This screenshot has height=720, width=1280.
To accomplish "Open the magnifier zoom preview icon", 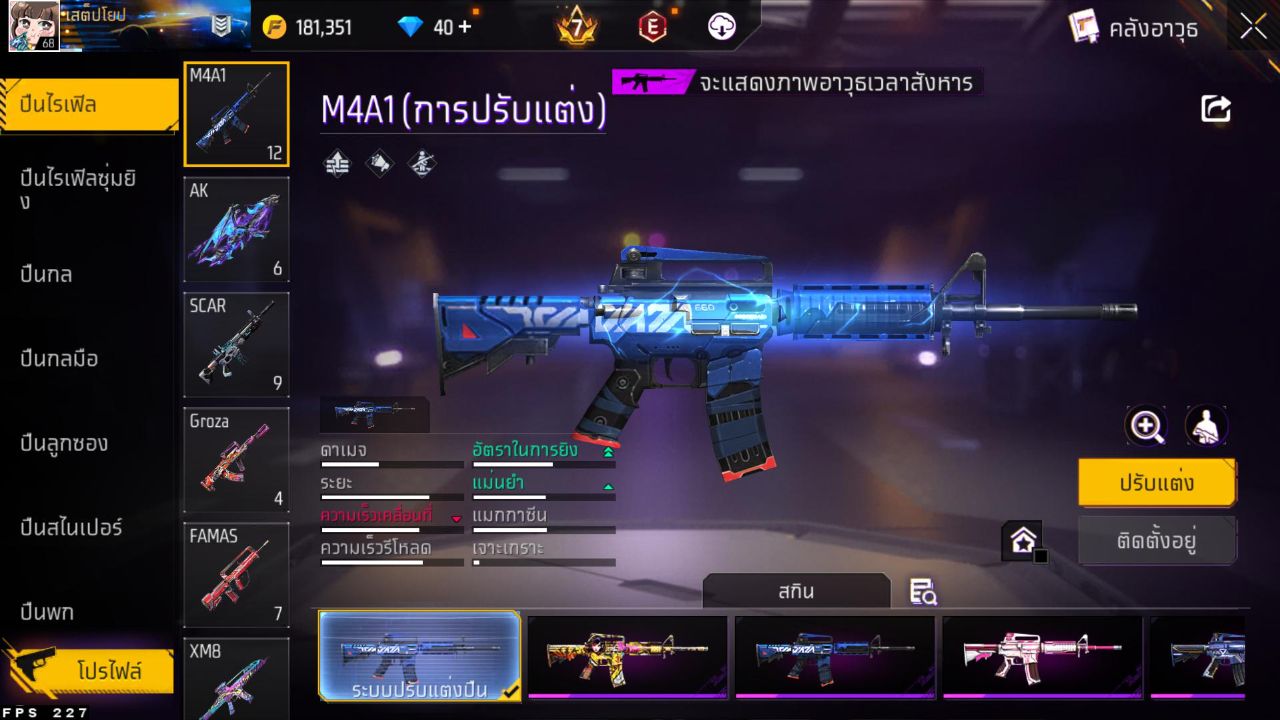I will (x=1146, y=426).
